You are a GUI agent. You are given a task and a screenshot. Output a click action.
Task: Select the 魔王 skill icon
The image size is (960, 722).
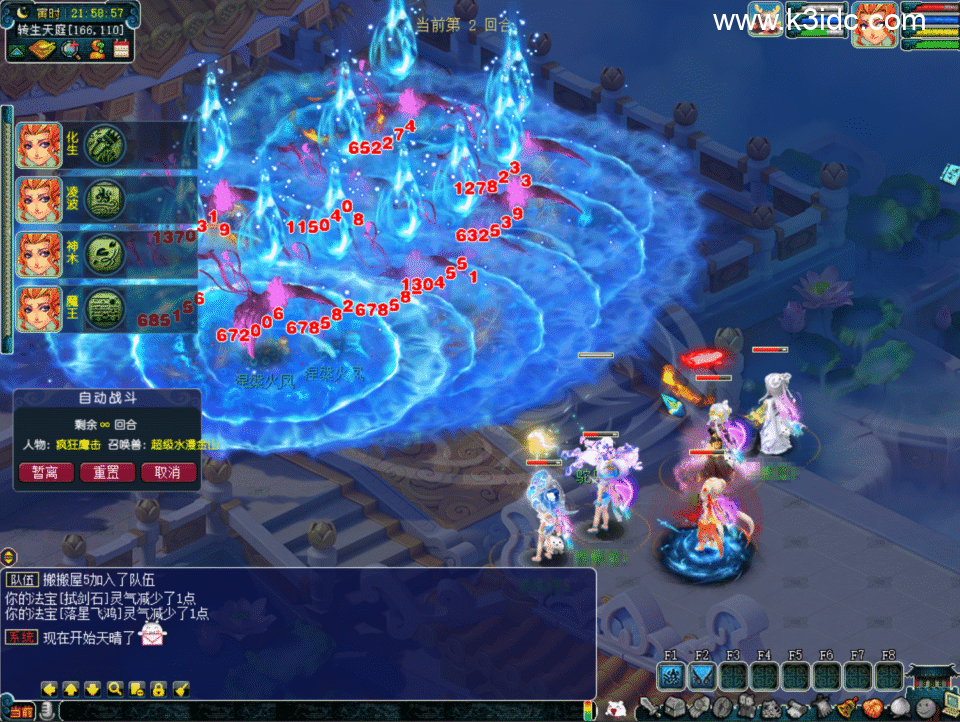(x=104, y=309)
